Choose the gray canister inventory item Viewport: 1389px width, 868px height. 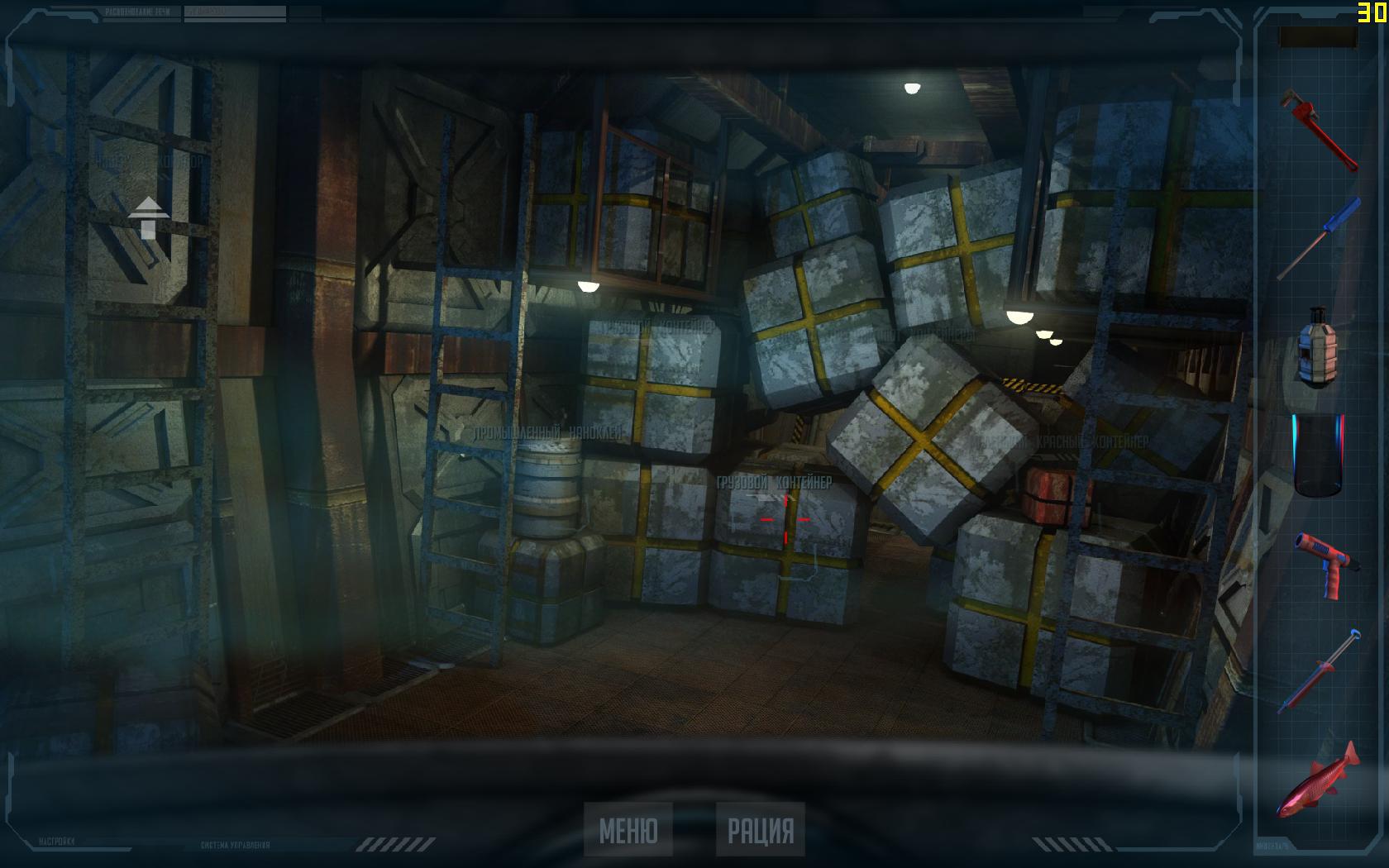coord(1318,346)
